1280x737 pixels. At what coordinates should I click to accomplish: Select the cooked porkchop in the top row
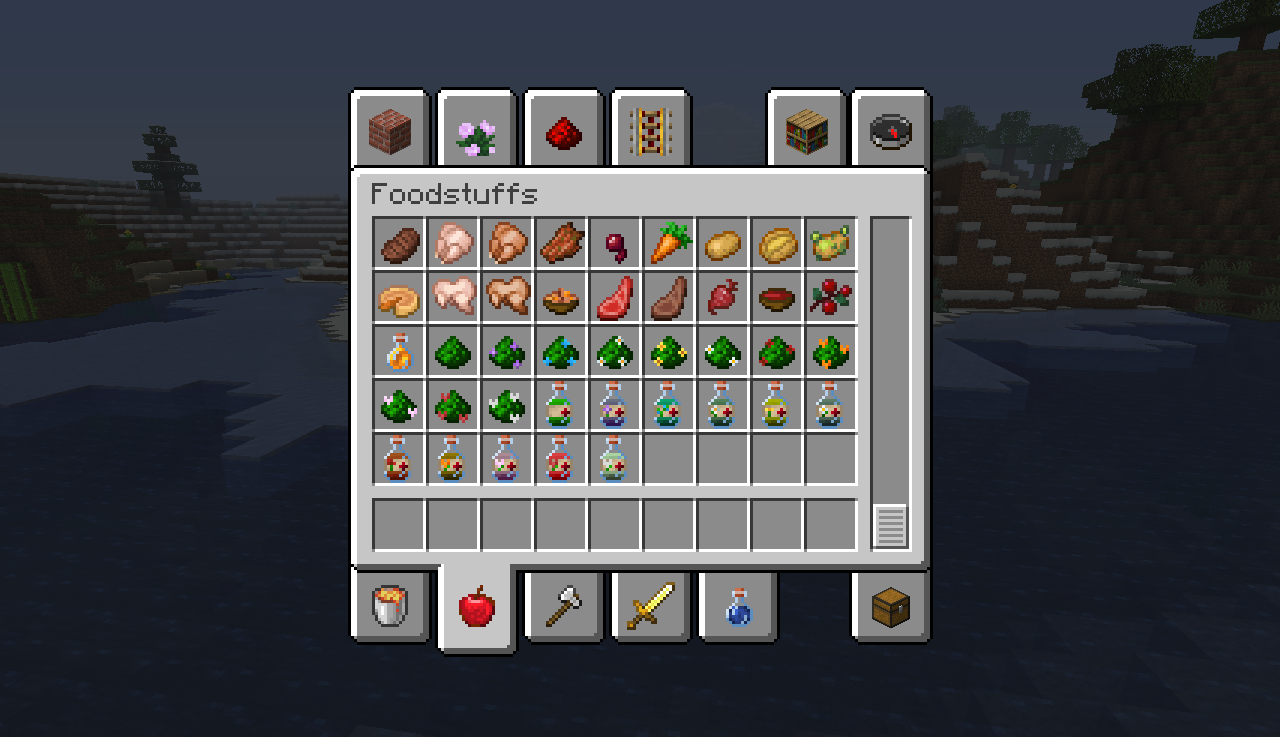[561, 245]
